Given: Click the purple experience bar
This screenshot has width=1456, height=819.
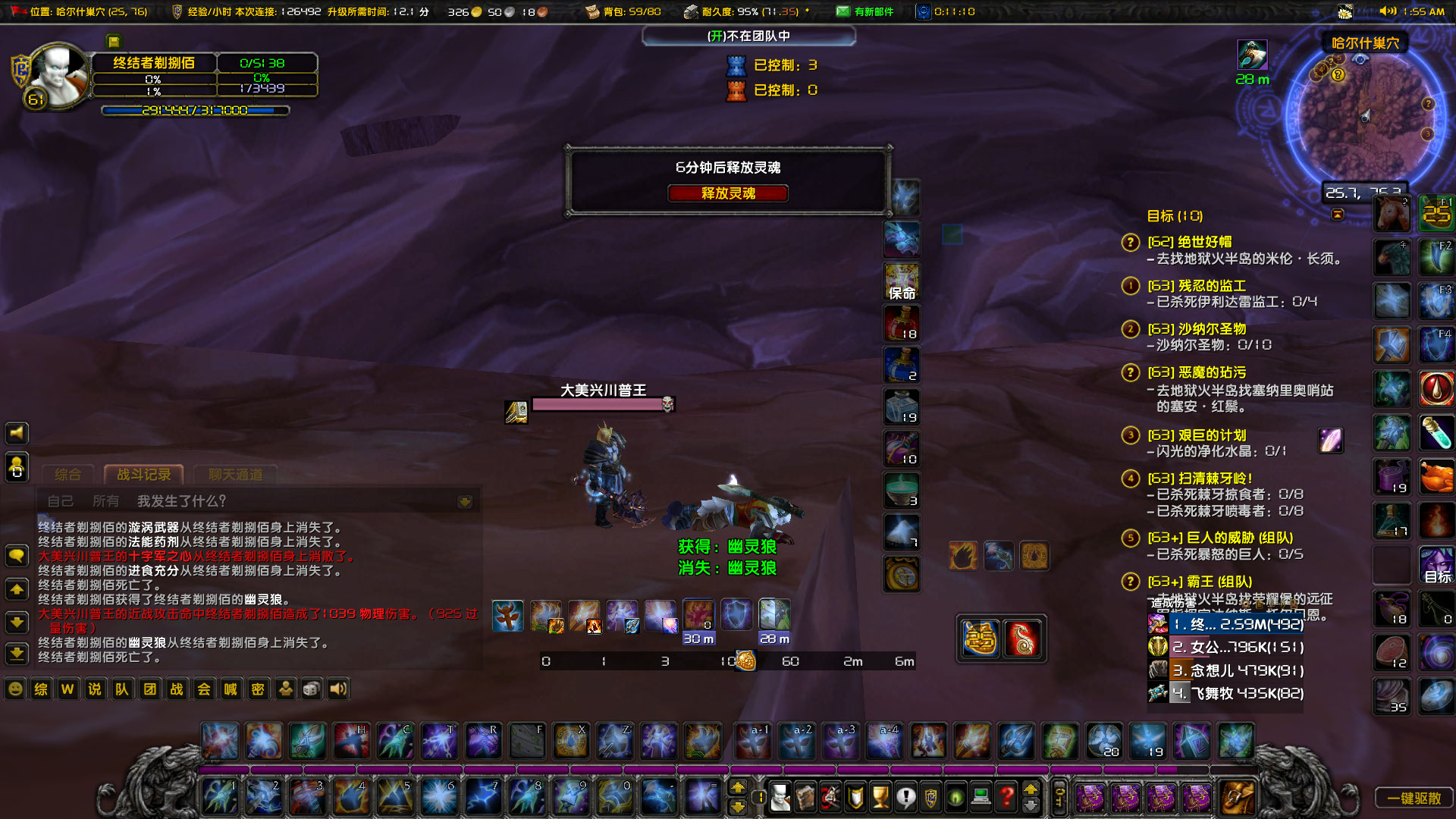Looking at the screenshot, I should click(x=607, y=769).
